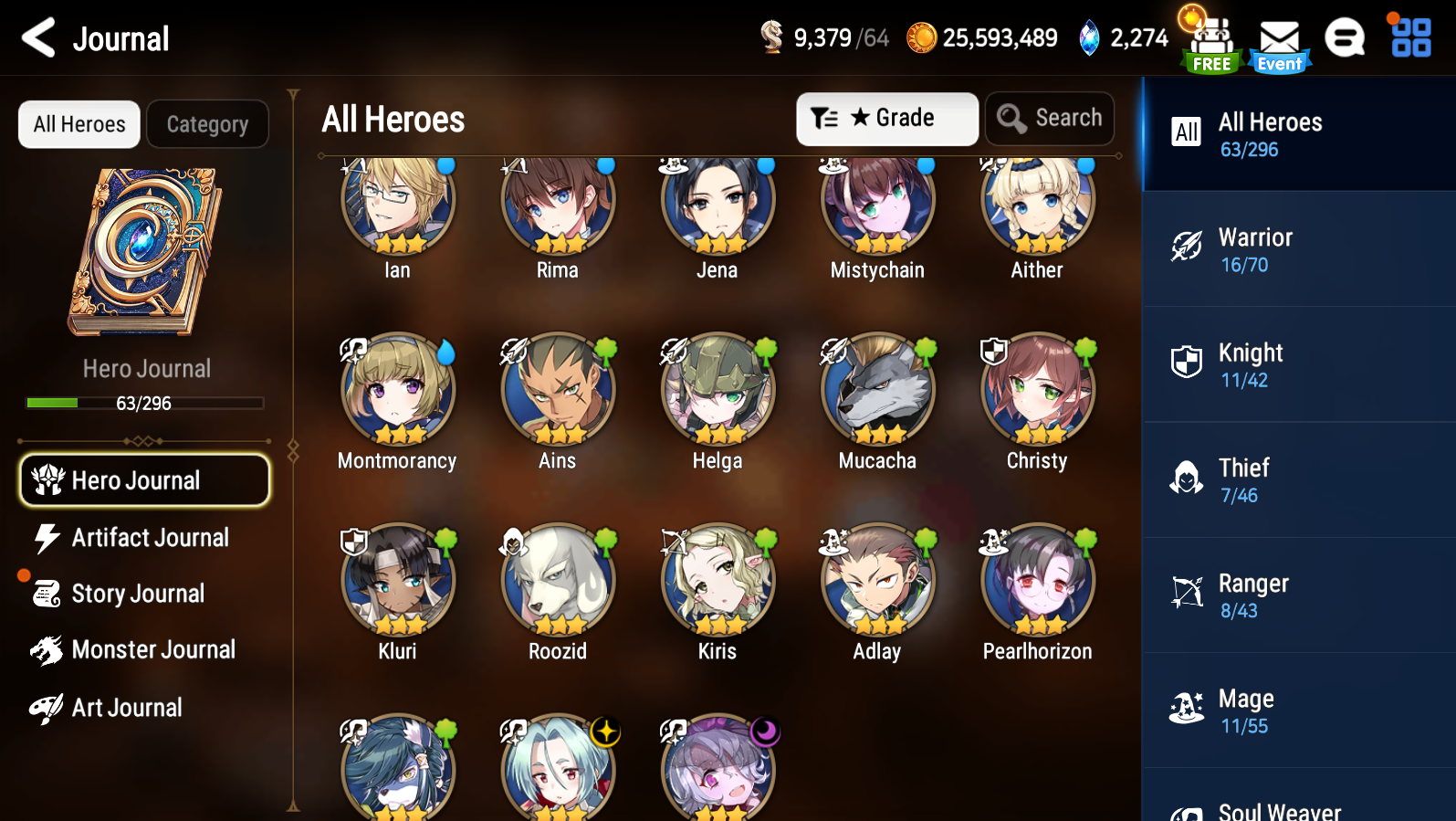Select Ian's hero portrait
This screenshot has width=1456, height=821.
pos(396,206)
